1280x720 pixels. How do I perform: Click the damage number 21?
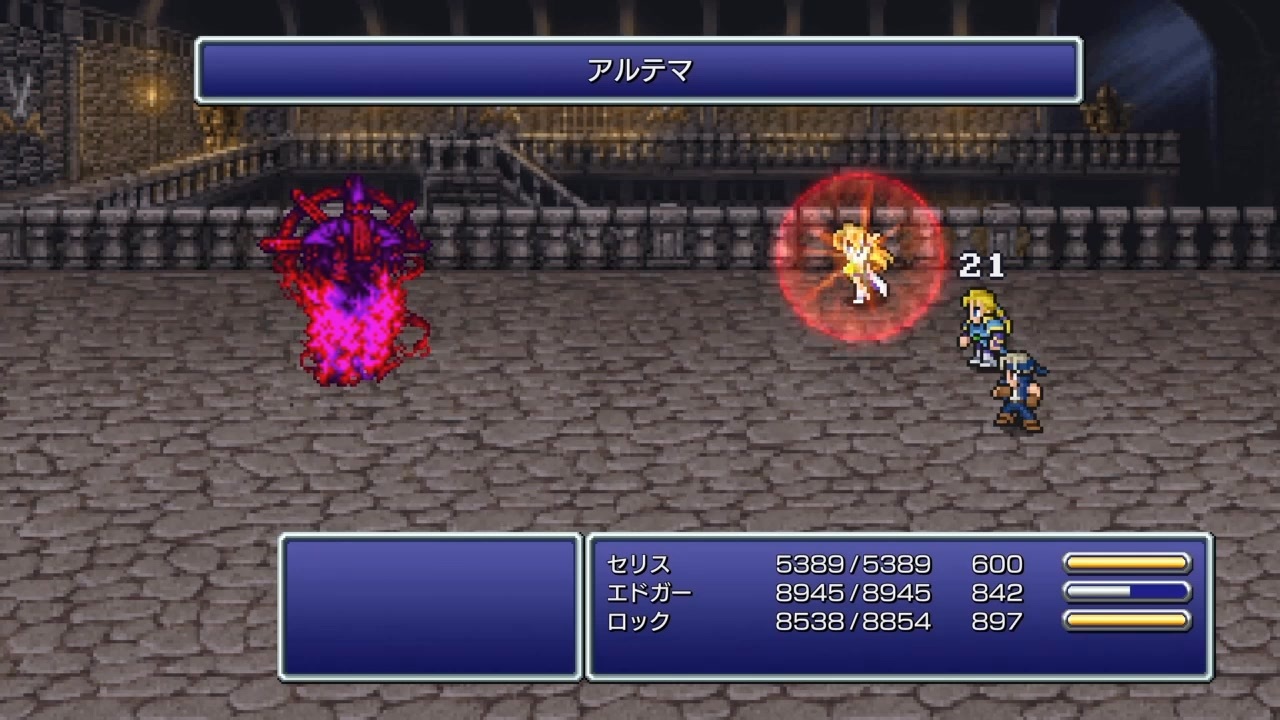click(984, 266)
